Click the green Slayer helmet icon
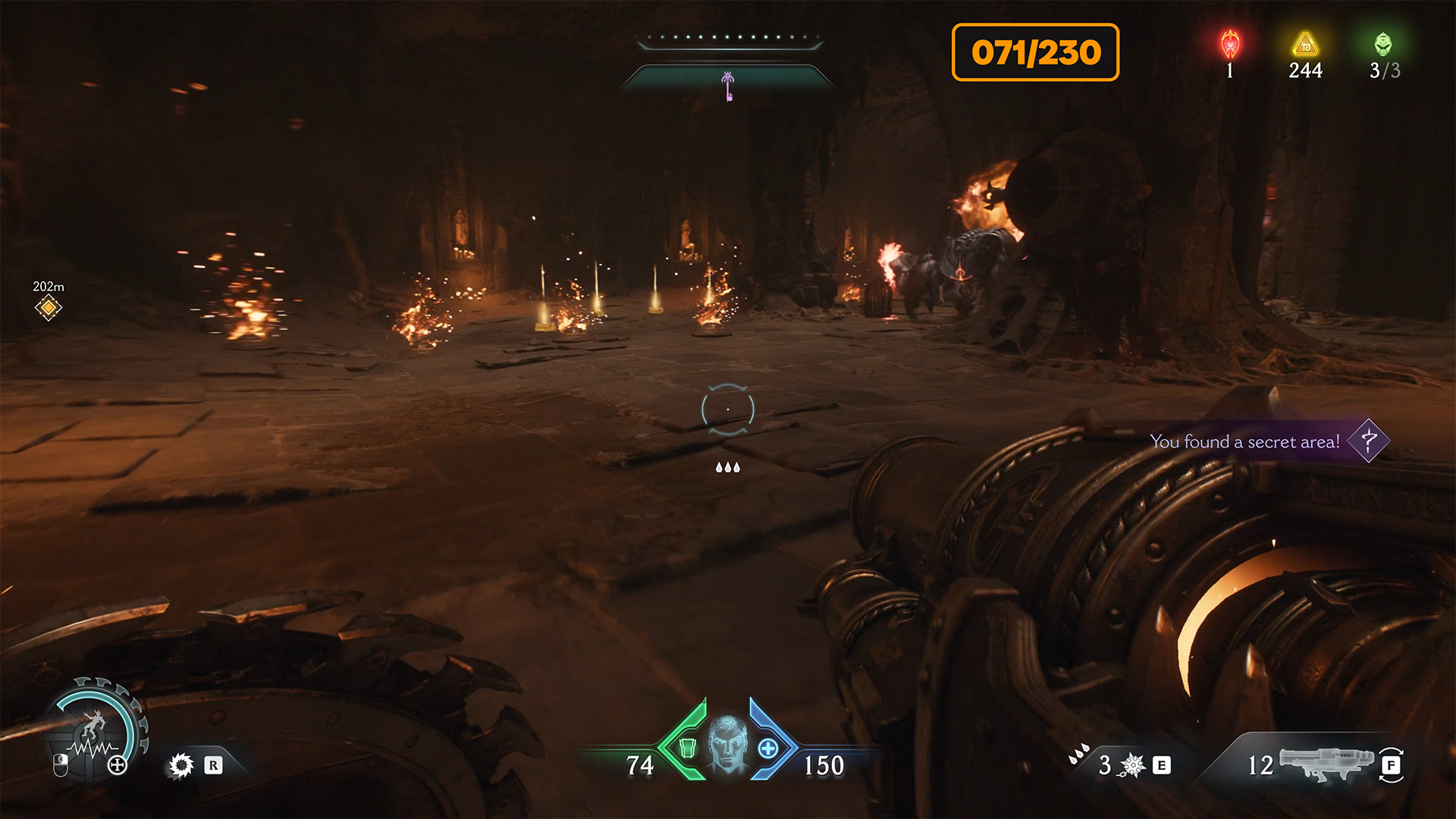 point(1383,44)
